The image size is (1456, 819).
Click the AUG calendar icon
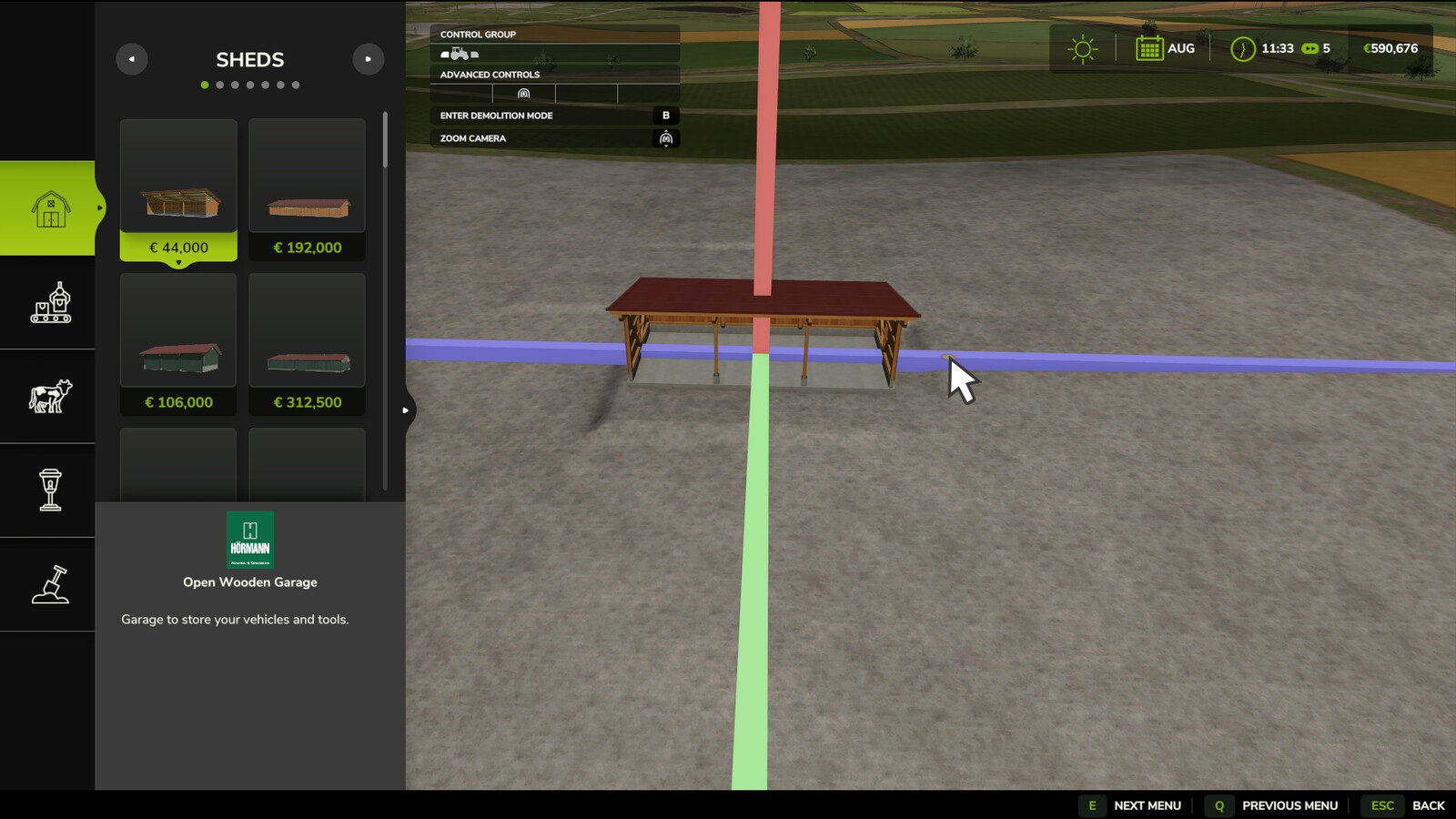tap(1148, 47)
